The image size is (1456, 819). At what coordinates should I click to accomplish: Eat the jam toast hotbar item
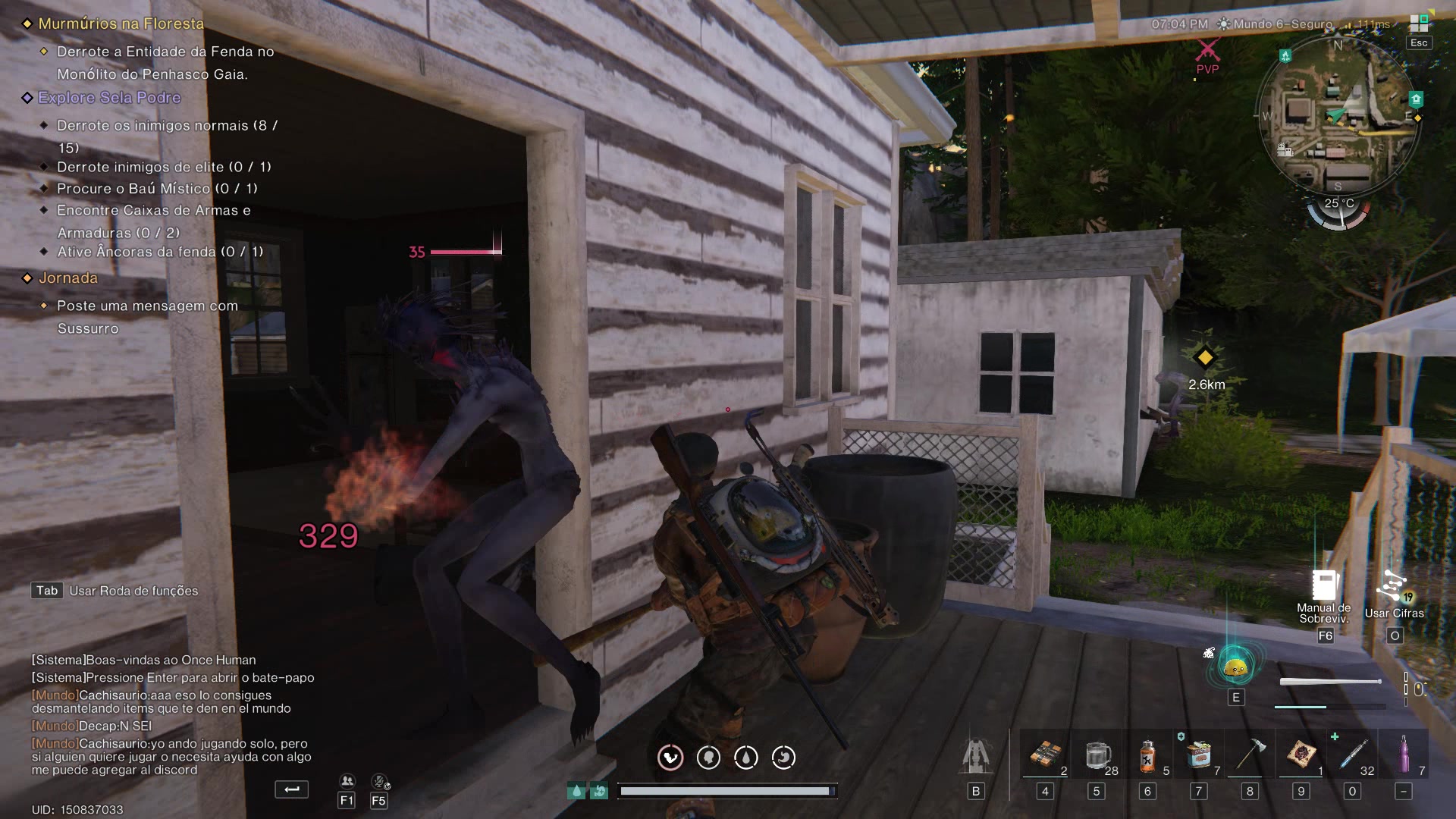click(x=1301, y=755)
